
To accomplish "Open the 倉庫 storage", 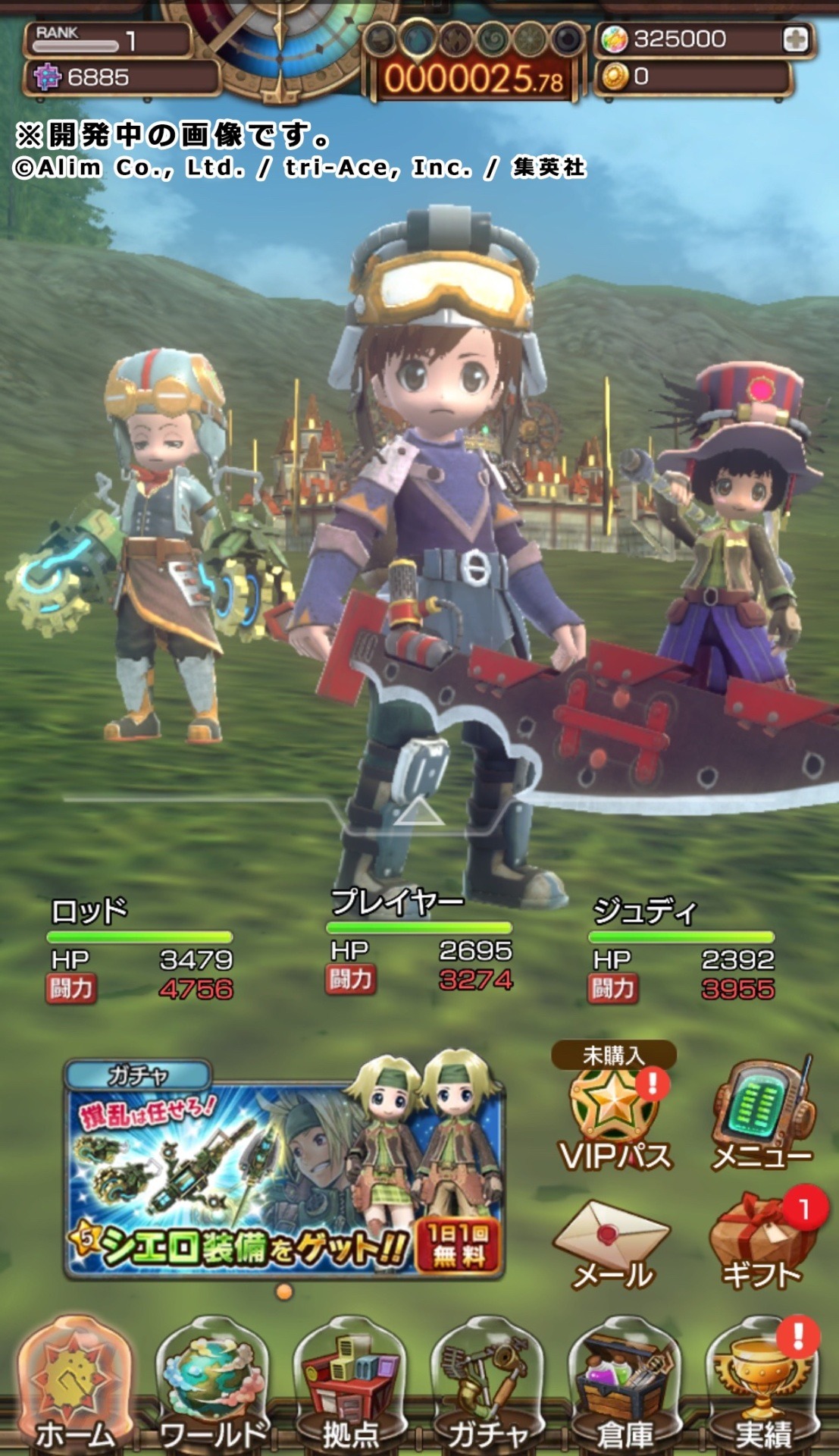I will (625, 1386).
